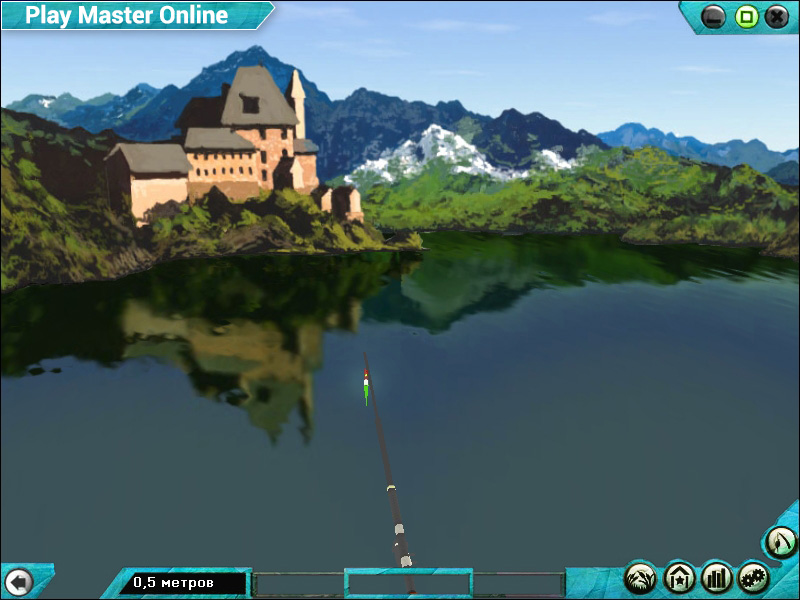
Task: Click the fishing rod button
Action: coord(780,543)
